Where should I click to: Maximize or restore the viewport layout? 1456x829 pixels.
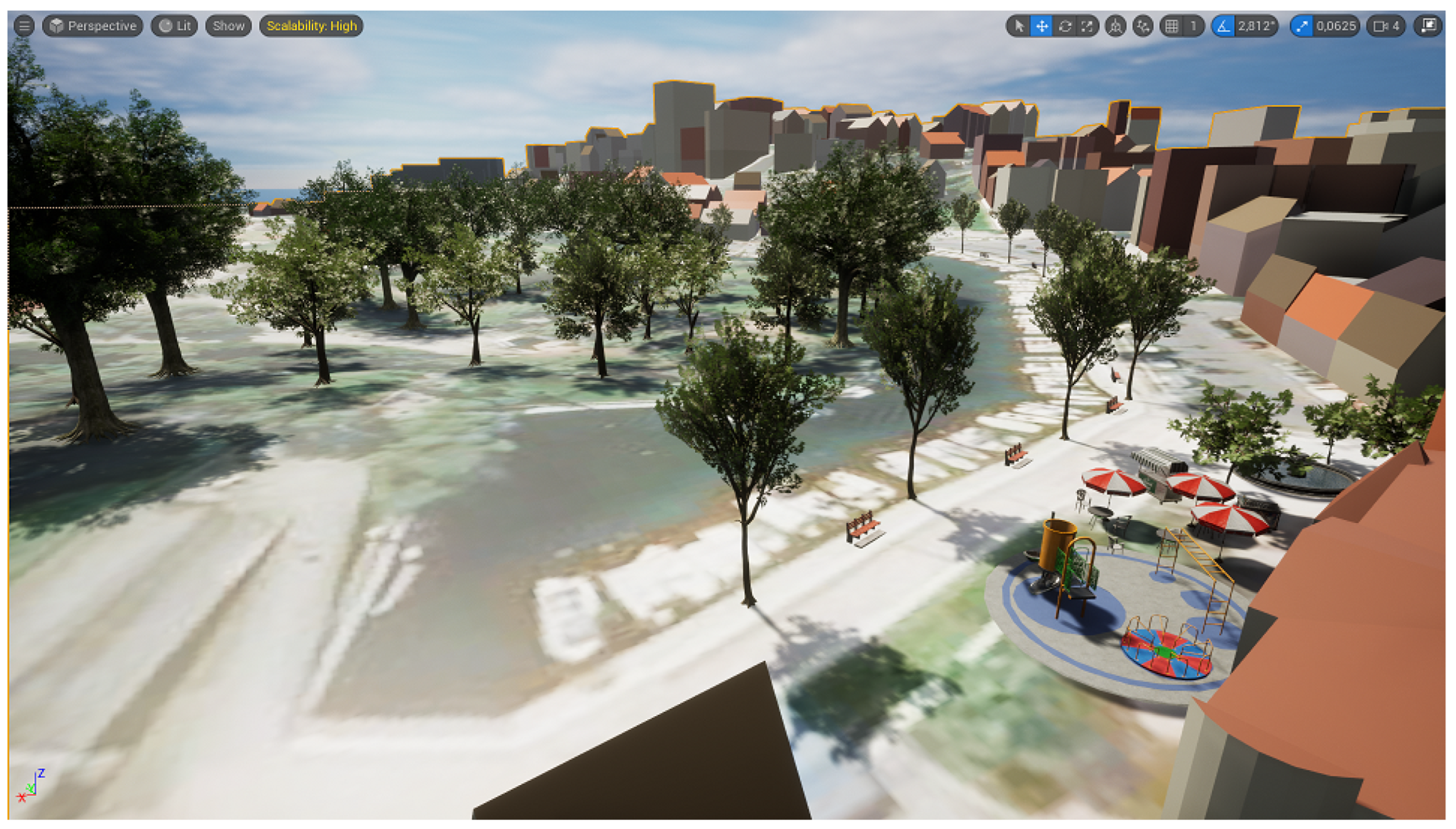click(1428, 26)
